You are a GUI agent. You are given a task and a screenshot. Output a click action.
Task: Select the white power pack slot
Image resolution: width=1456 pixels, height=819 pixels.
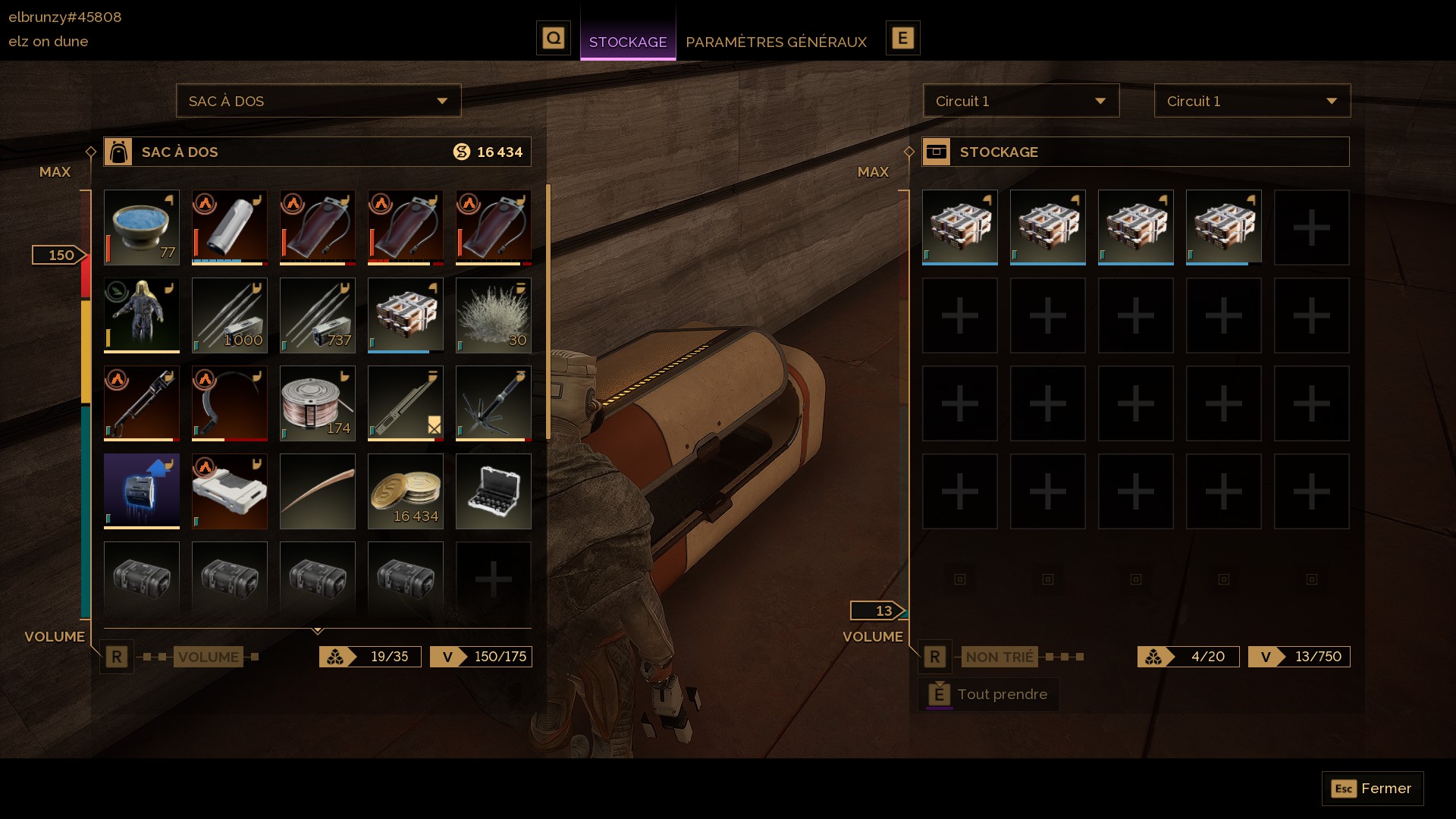click(x=230, y=491)
